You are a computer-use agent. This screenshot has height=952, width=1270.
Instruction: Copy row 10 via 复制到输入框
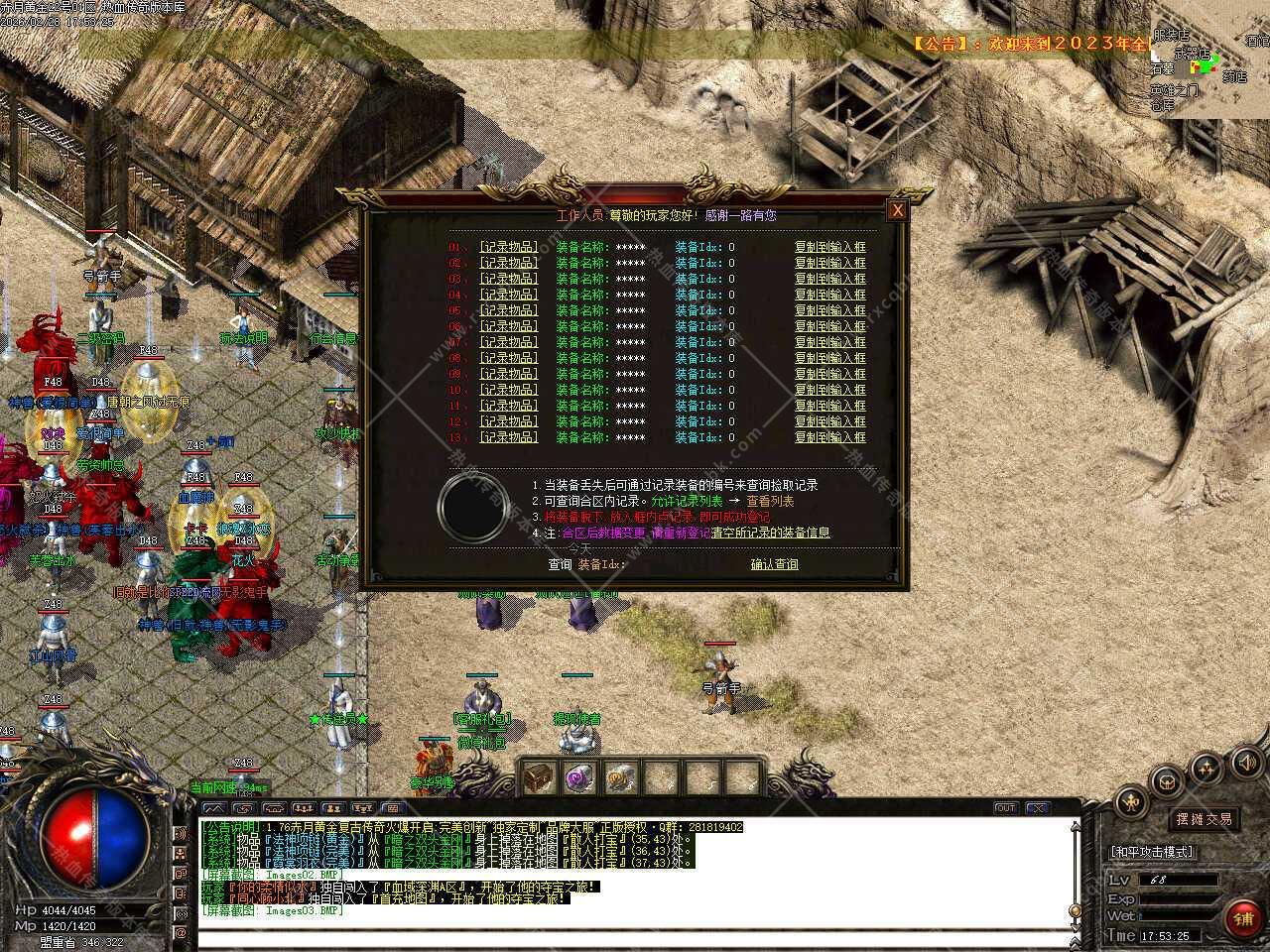pyautogui.click(x=829, y=390)
